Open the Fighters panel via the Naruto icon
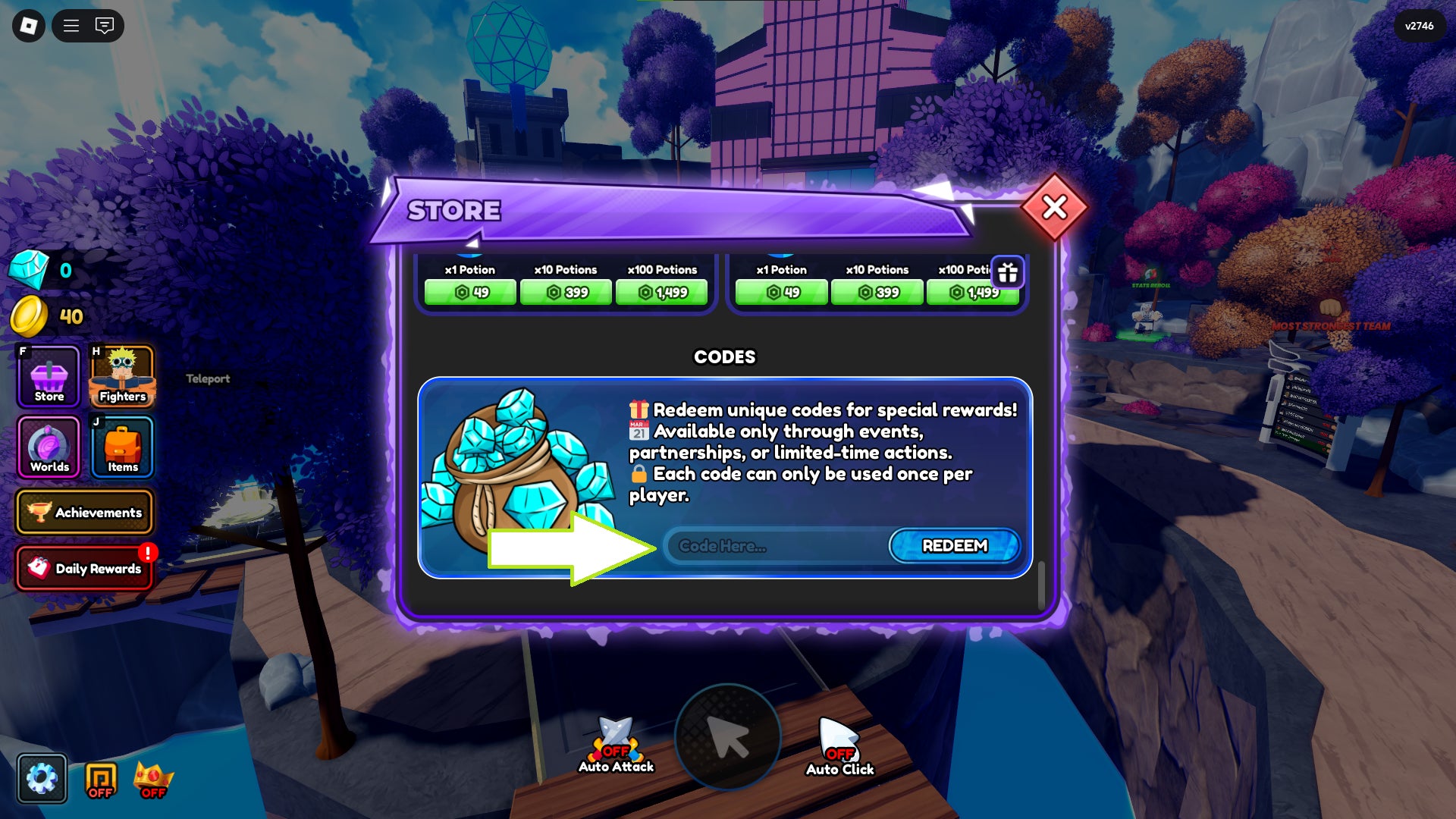This screenshot has height=819, width=1456. click(x=121, y=377)
